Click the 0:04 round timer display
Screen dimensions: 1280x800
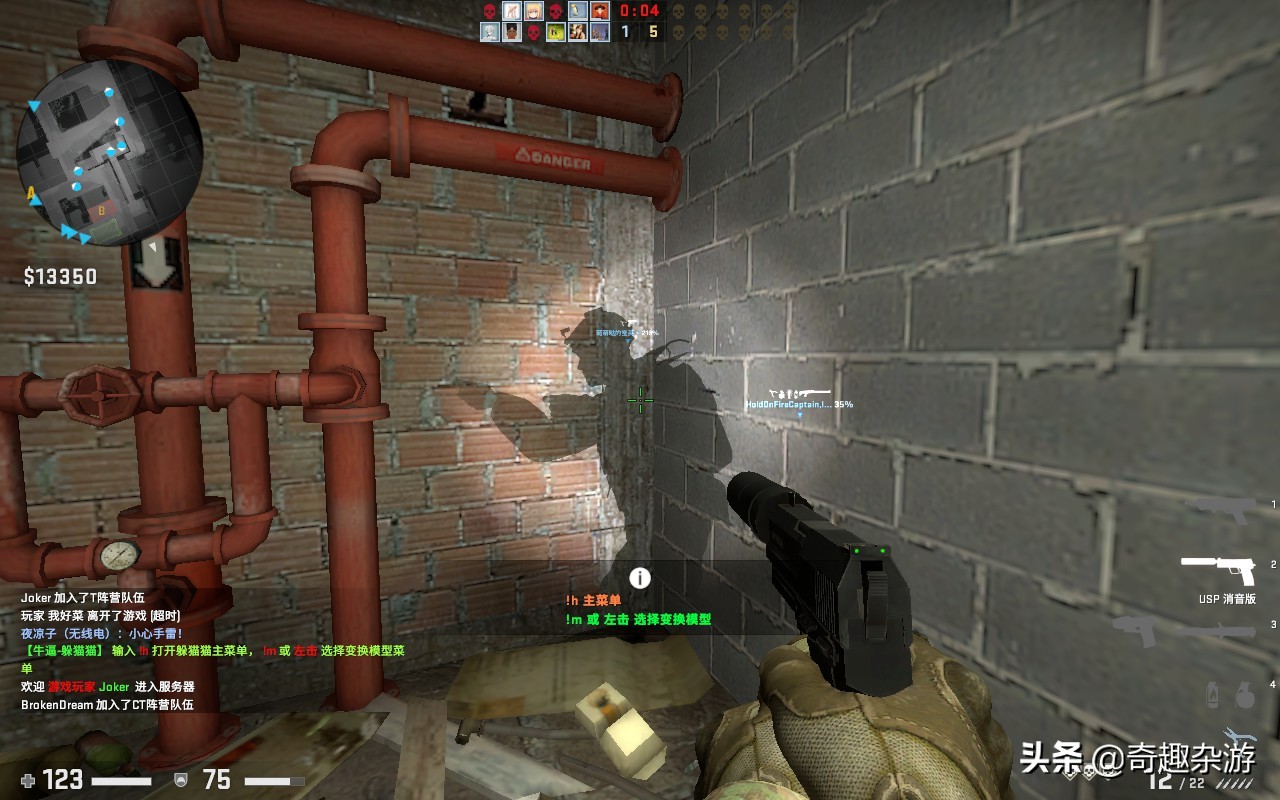coord(638,12)
